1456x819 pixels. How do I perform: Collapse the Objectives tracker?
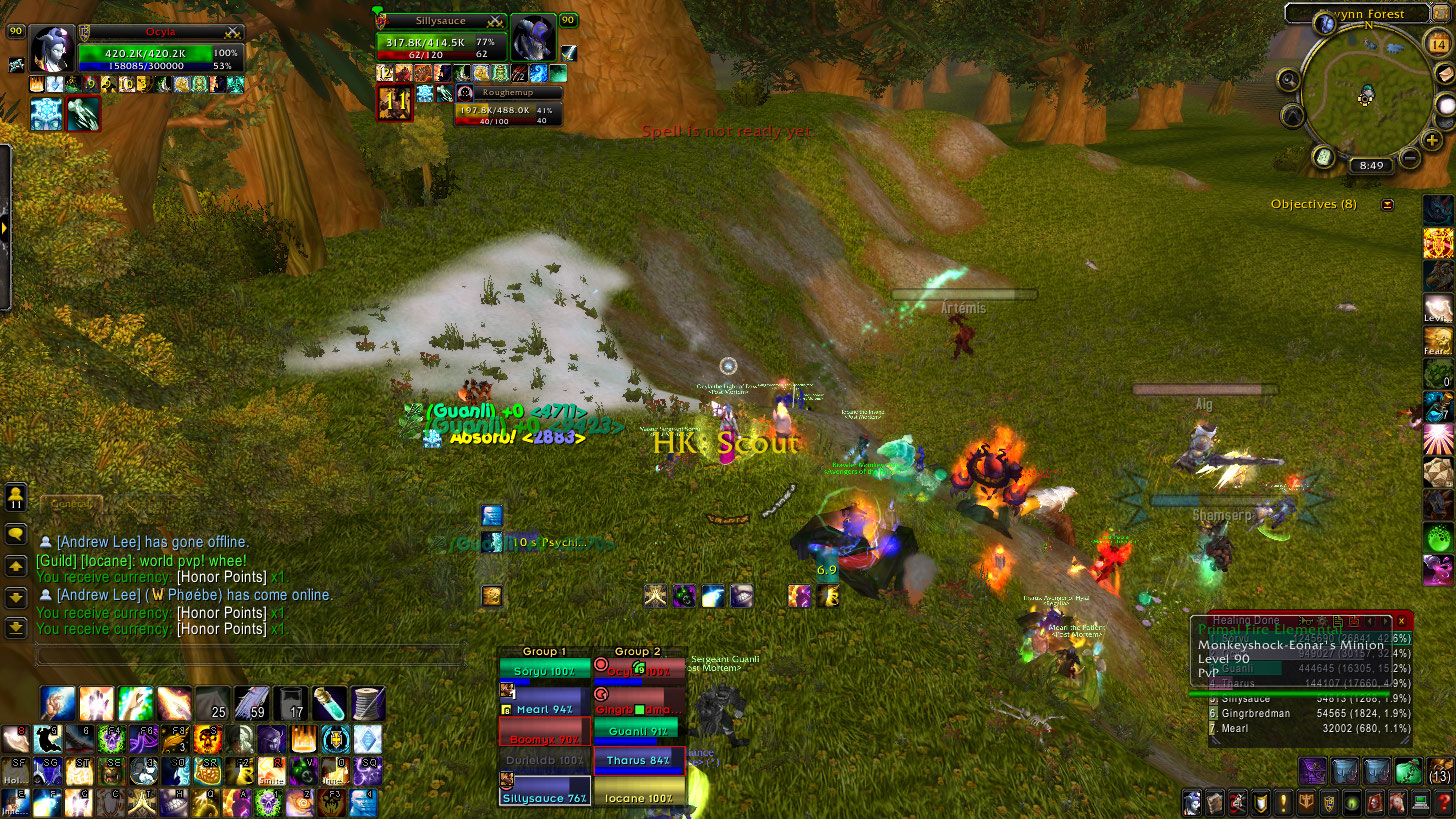coord(1387,205)
